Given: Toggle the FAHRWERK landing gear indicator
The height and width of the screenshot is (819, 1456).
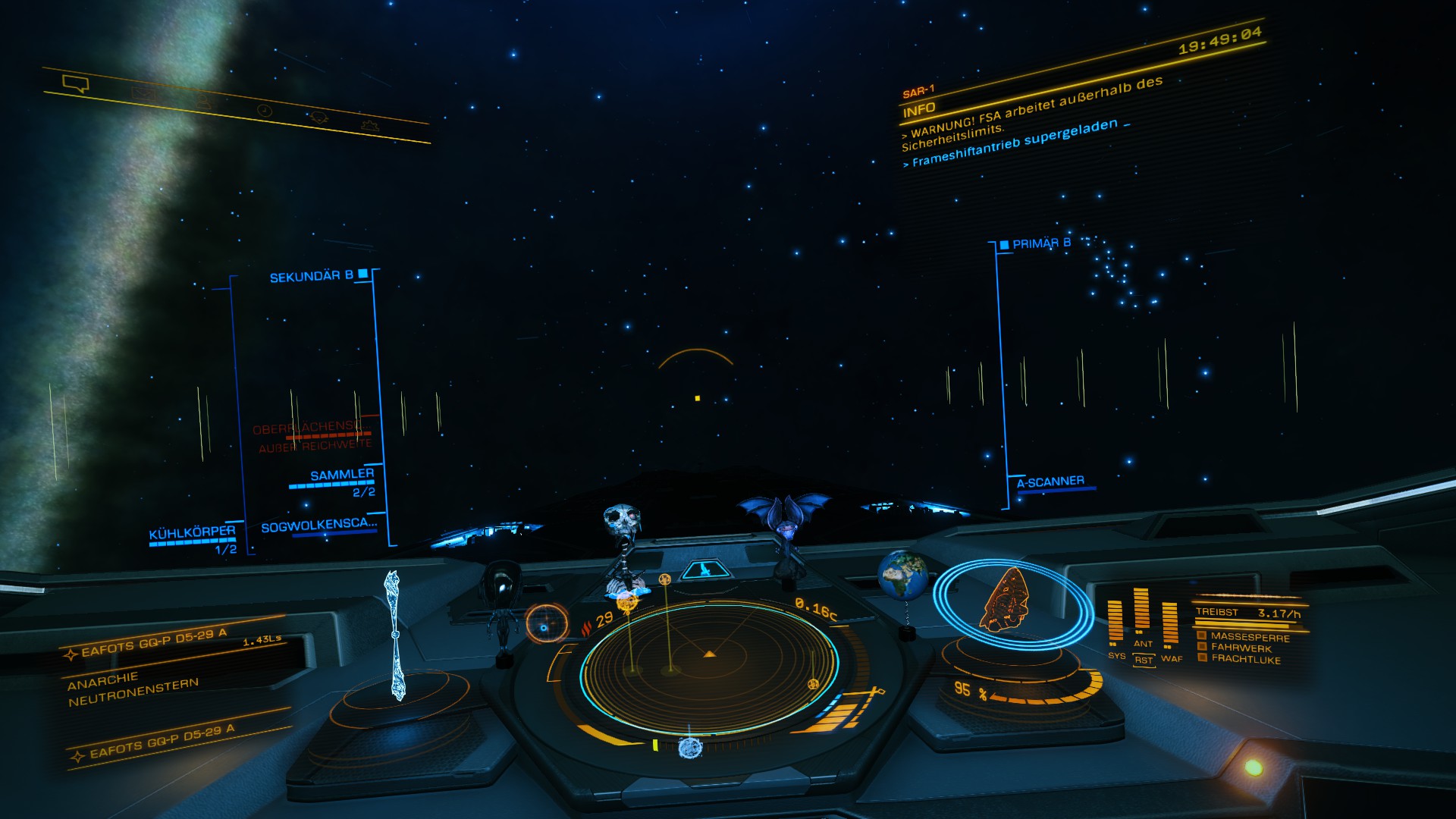Looking at the screenshot, I should (1241, 648).
